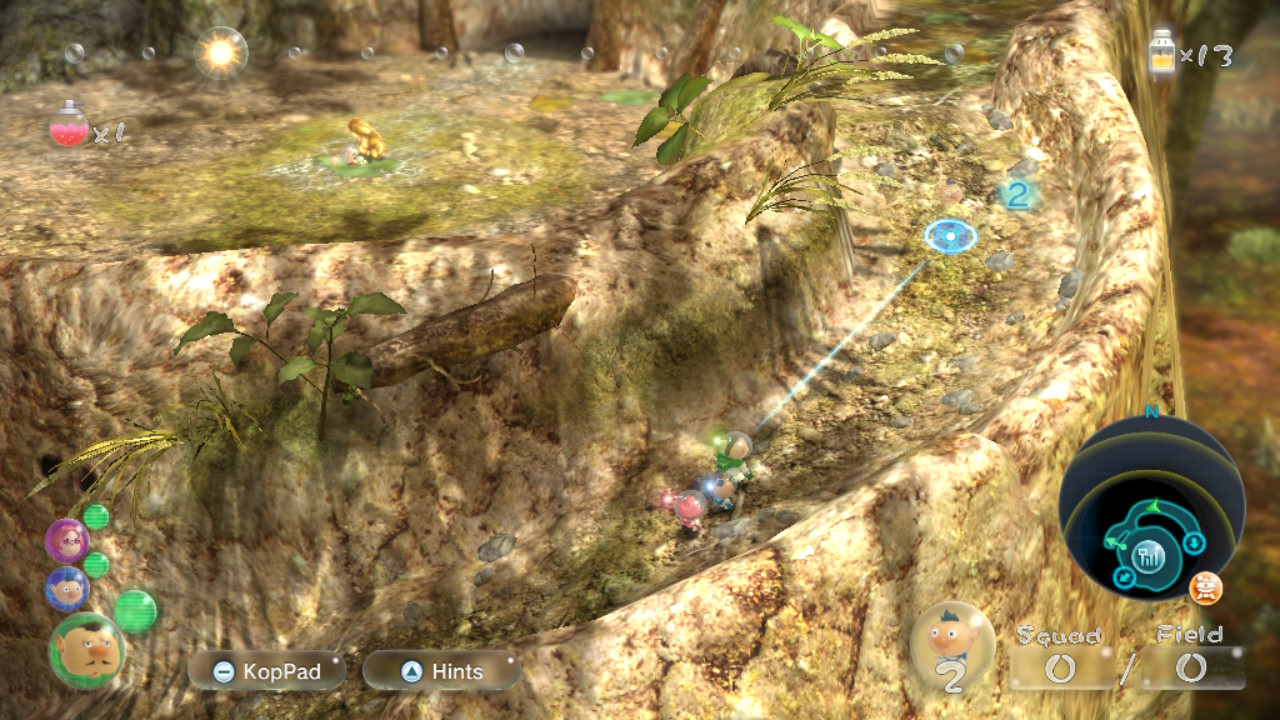The height and width of the screenshot is (720, 1280).
Task: Select the squad bubble showing number 2
Action: (x=952, y=645)
